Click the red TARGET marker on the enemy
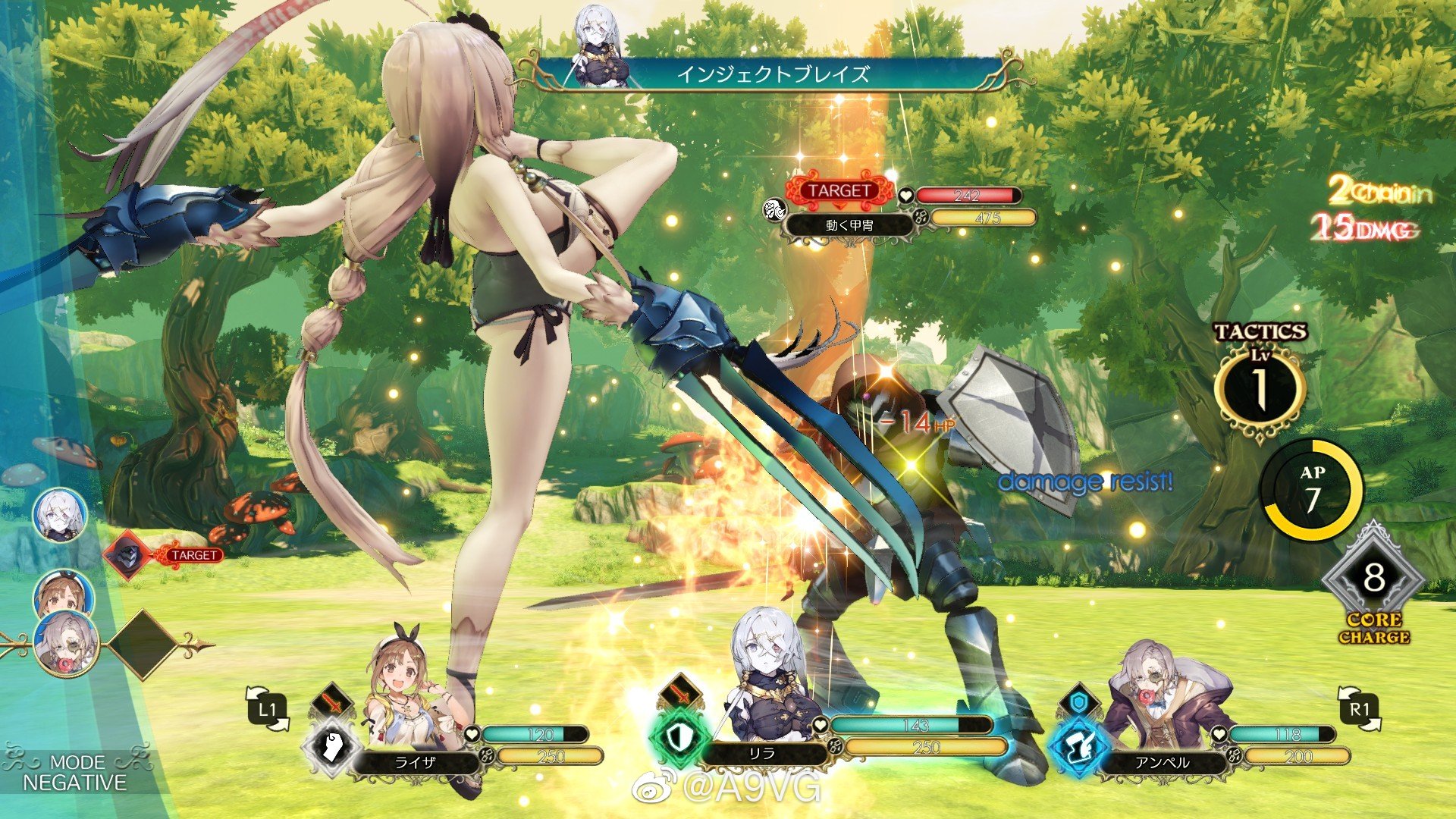The width and height of the screenshot is (1456, 819). tap(839, 191)
